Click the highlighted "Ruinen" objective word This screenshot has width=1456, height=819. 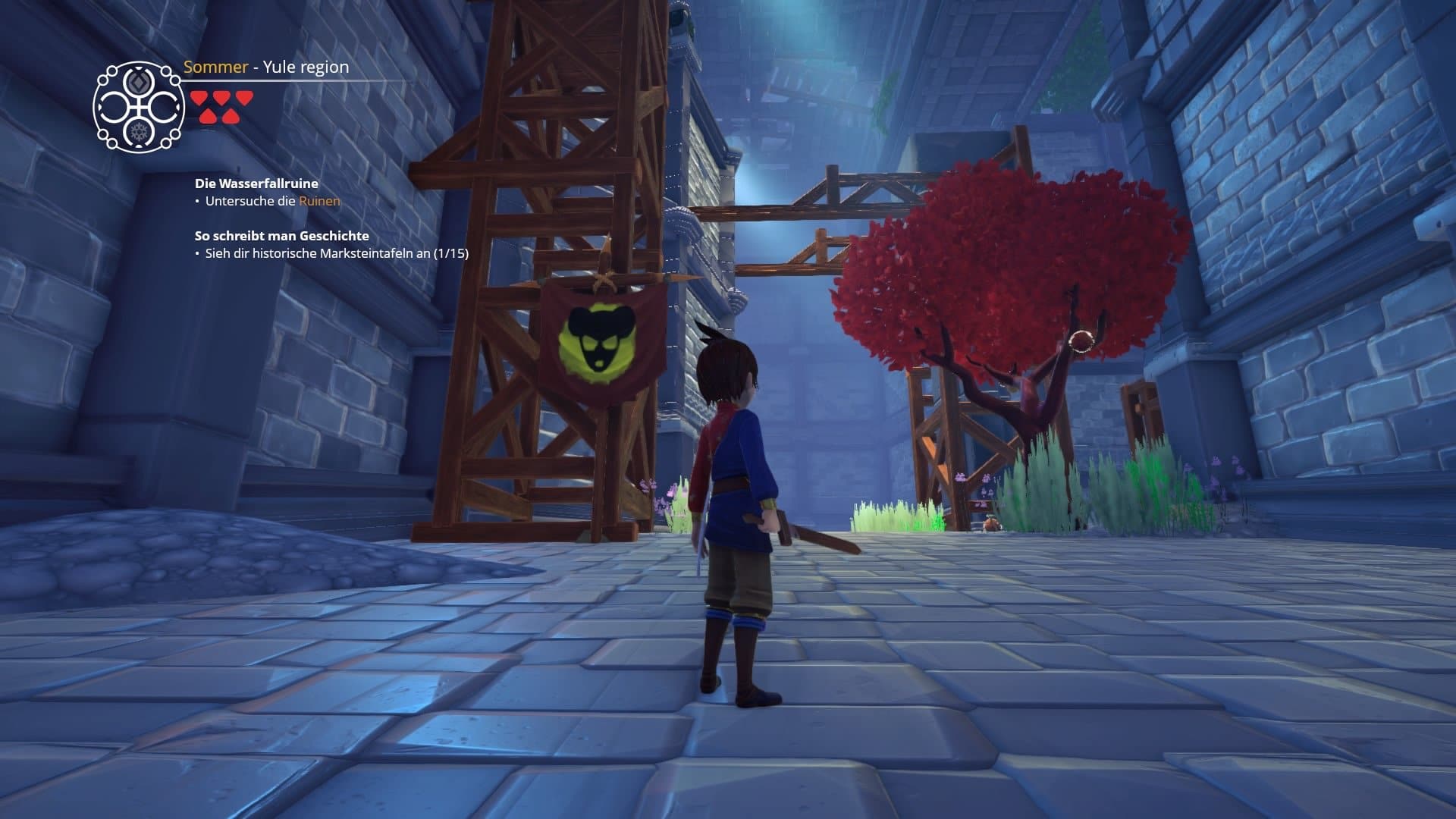coord(319,201)
